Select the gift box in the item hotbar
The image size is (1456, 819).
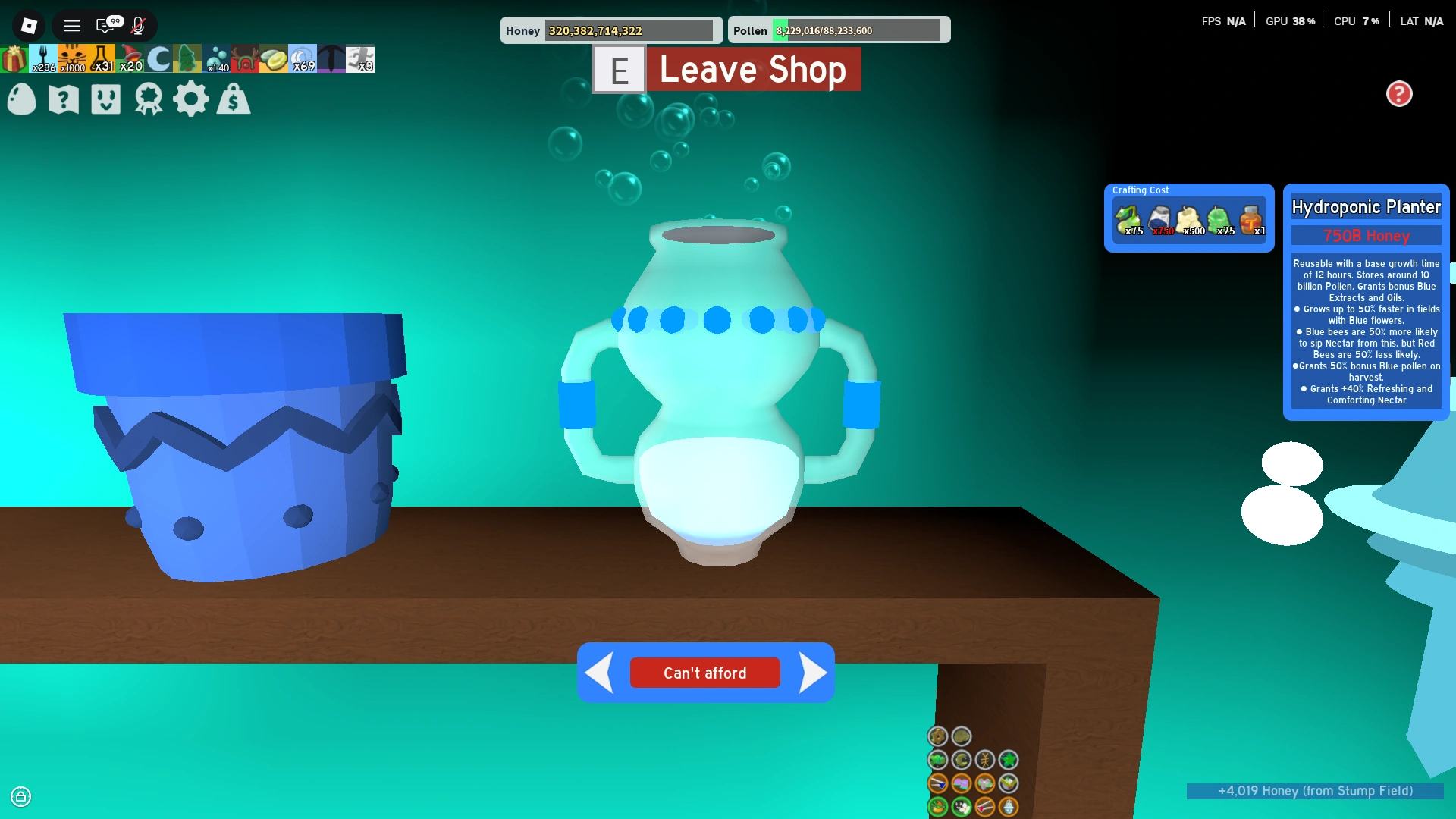(13, 58)
